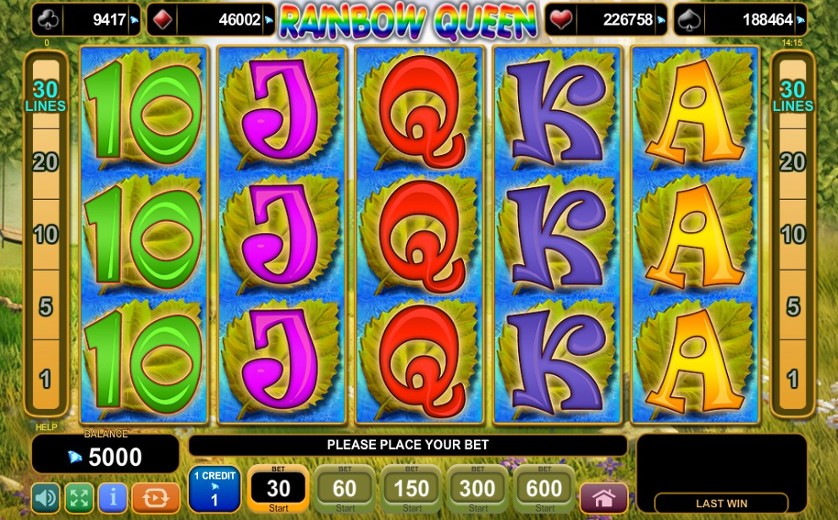This screenshot has width=838, height=520.
Task: Choose 10 lines on left selector
Action: pos(45,235)
